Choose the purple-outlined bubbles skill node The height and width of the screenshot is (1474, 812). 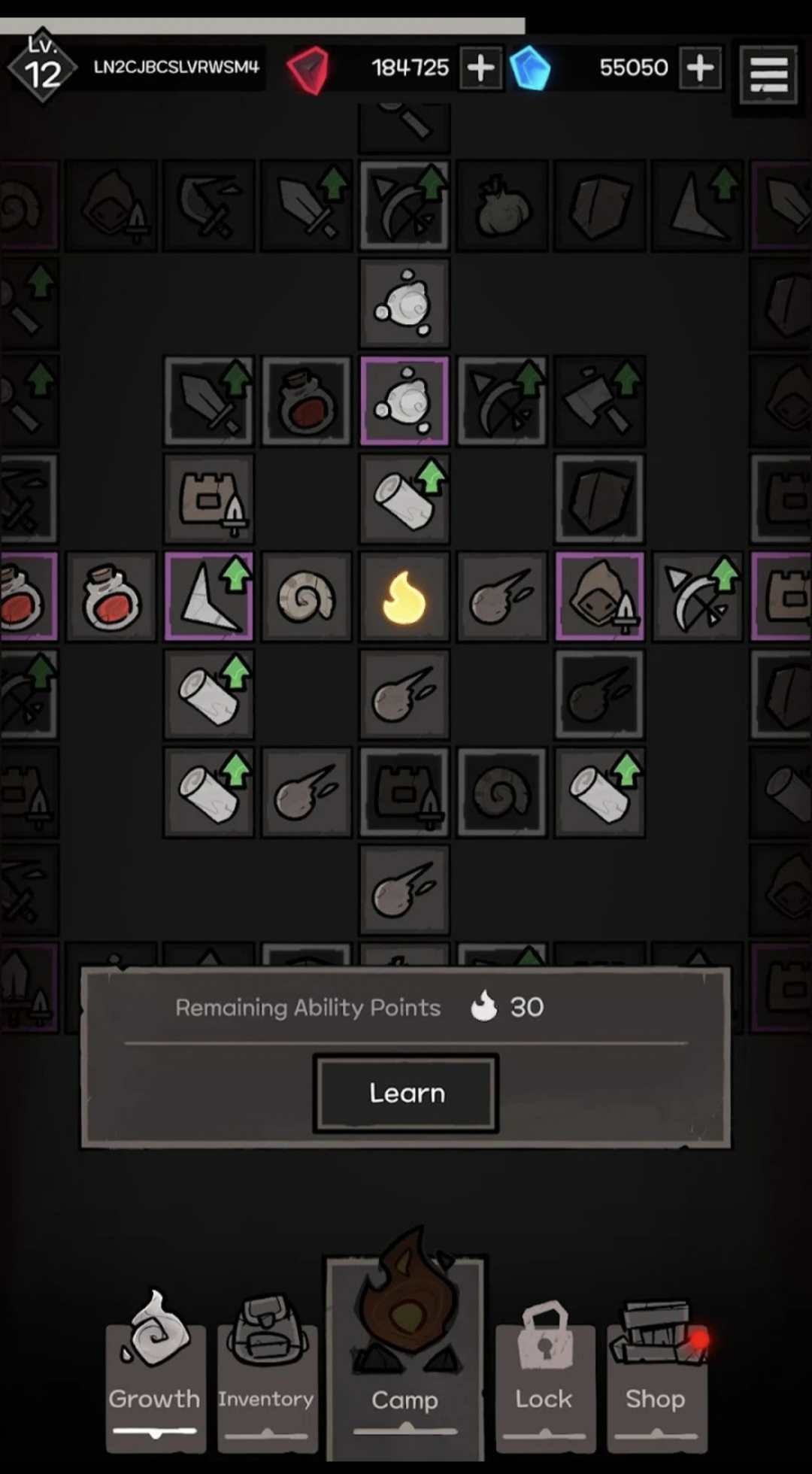tap(404, 402)
